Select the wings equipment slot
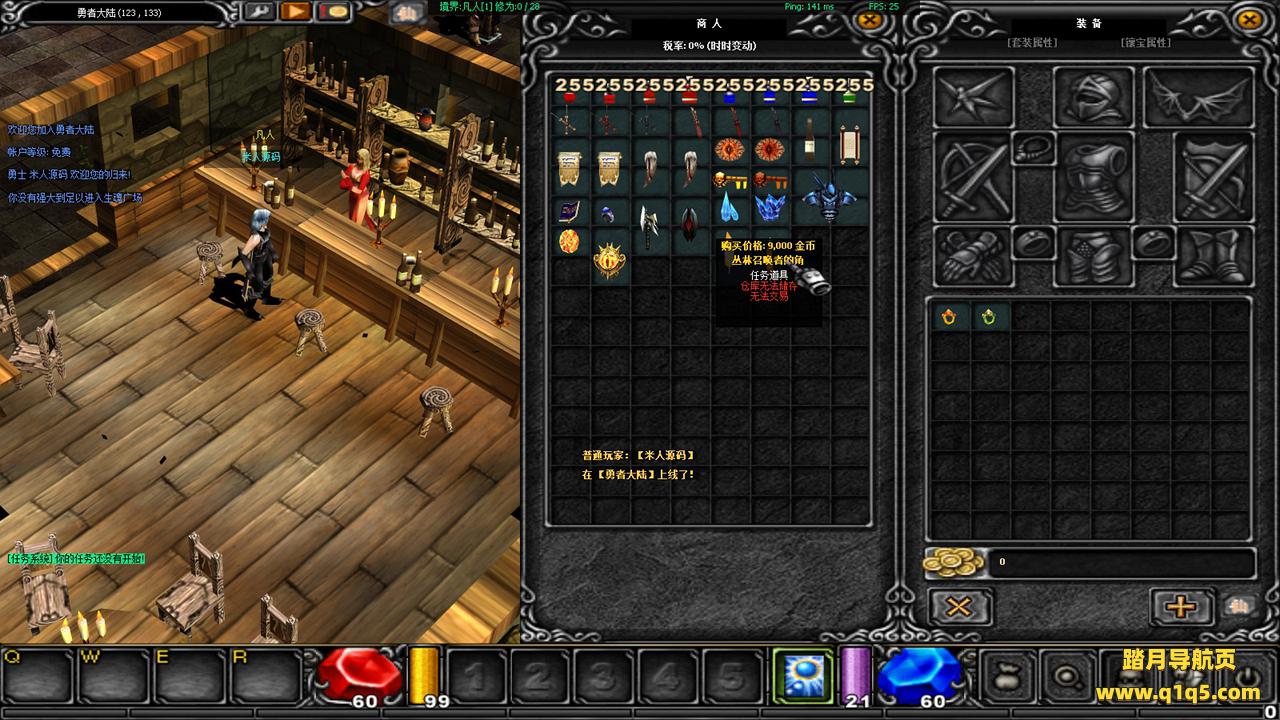Image resolution: width=1280 pixels, height=720 pixels. pyautogui.click(x=1198, y=97)
